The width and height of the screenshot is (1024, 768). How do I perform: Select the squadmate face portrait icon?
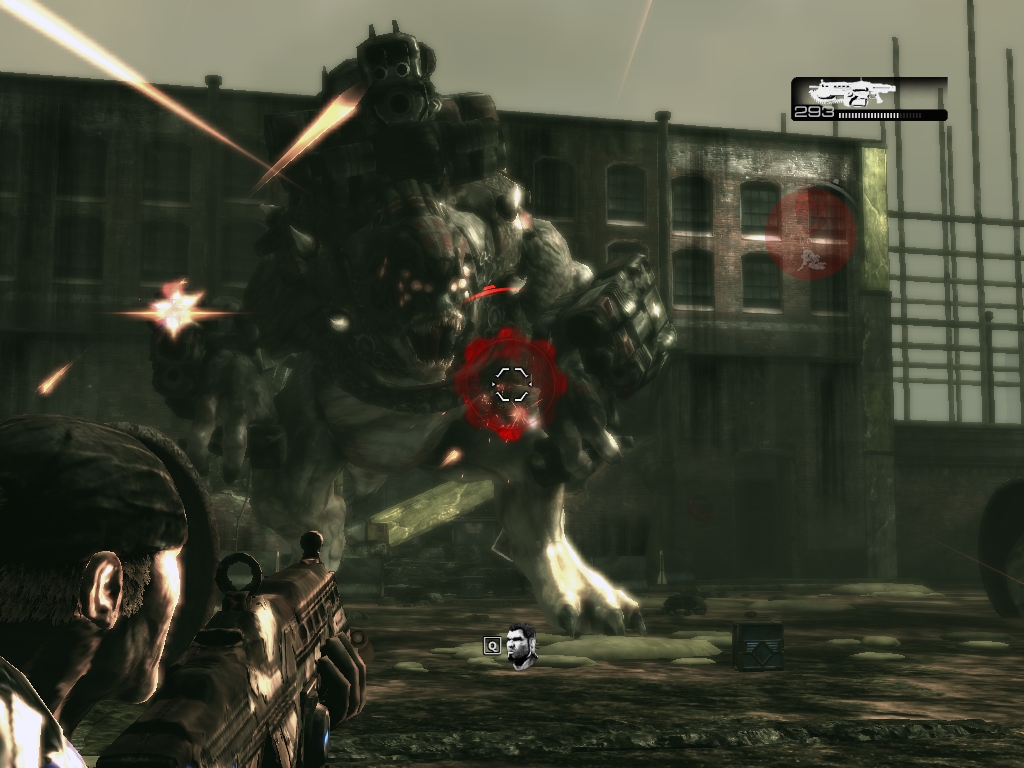point(521,646)
